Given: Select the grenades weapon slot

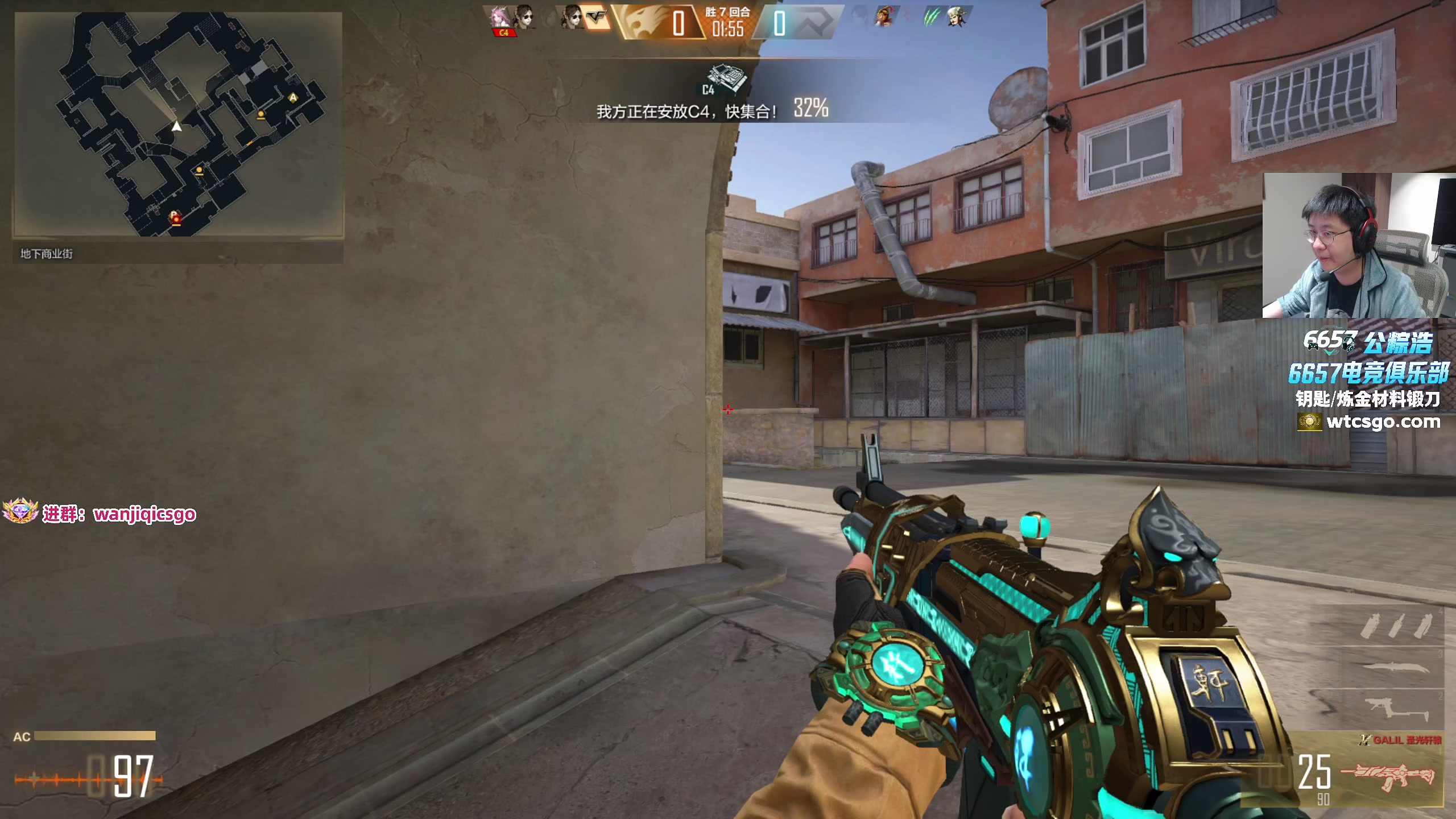Looking at the screenshot, I should [x=1397, y=626].
